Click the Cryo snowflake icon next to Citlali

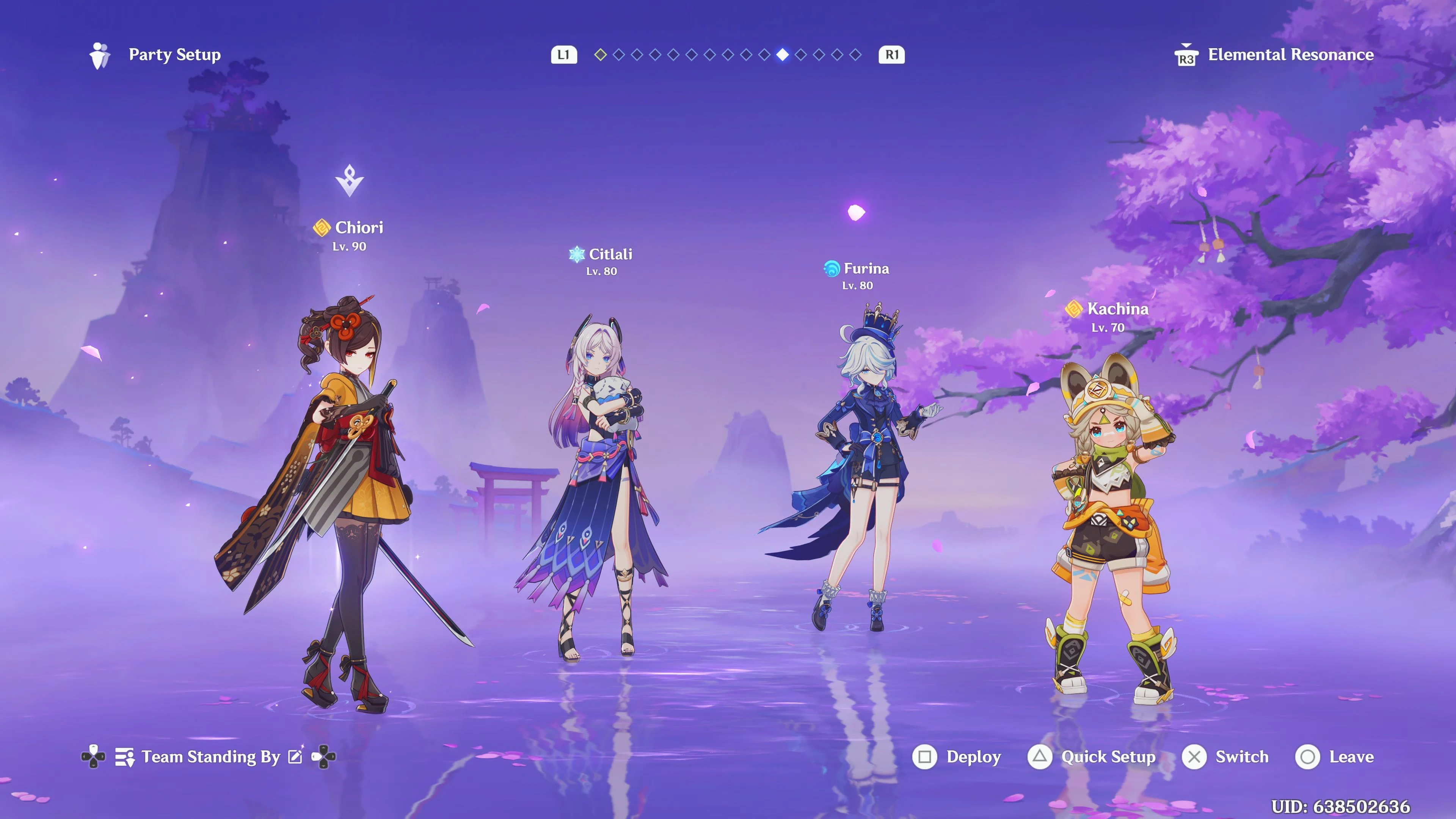click(576, 254)
